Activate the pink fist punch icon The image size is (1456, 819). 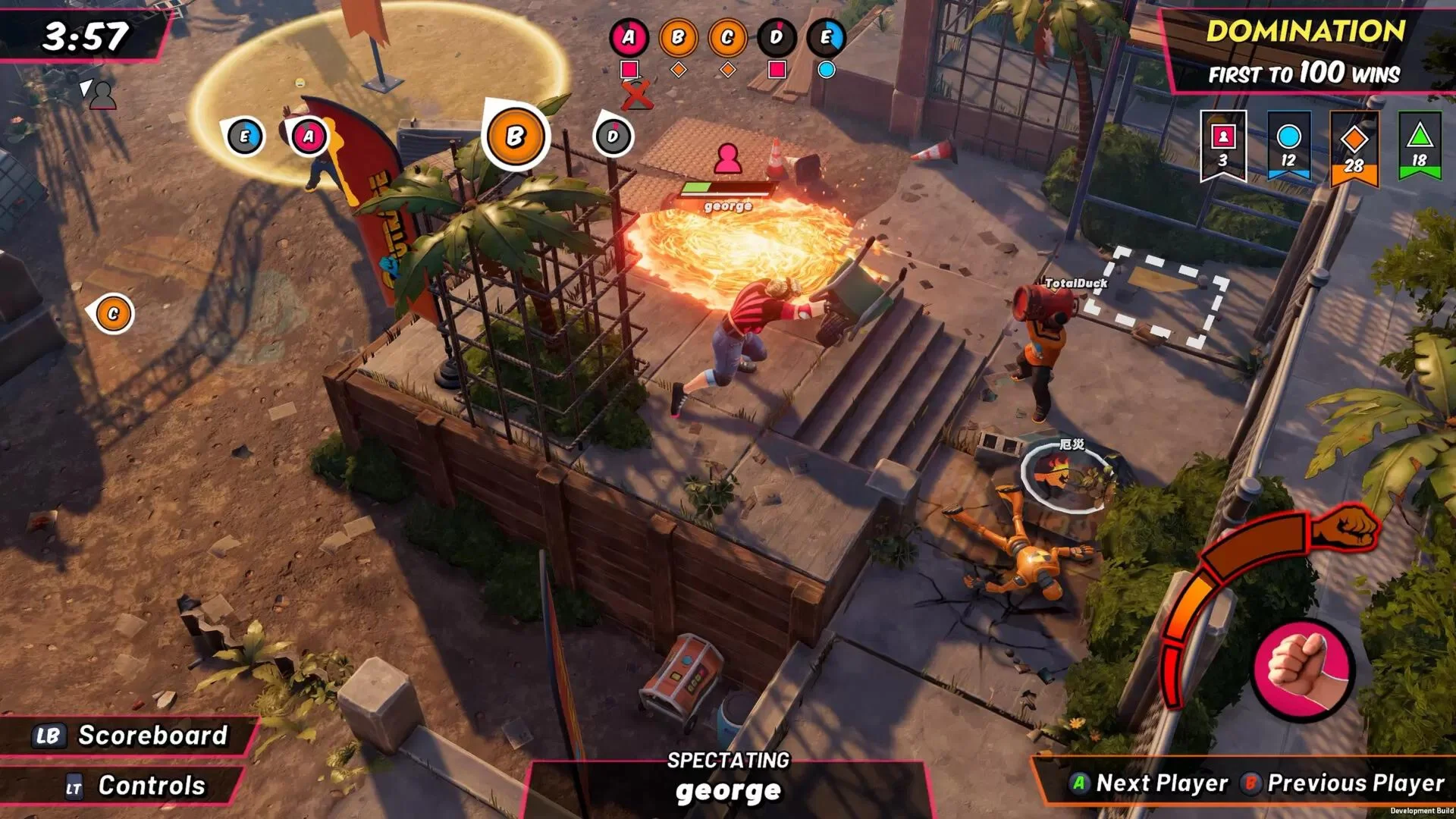(x=1303, y=668)
